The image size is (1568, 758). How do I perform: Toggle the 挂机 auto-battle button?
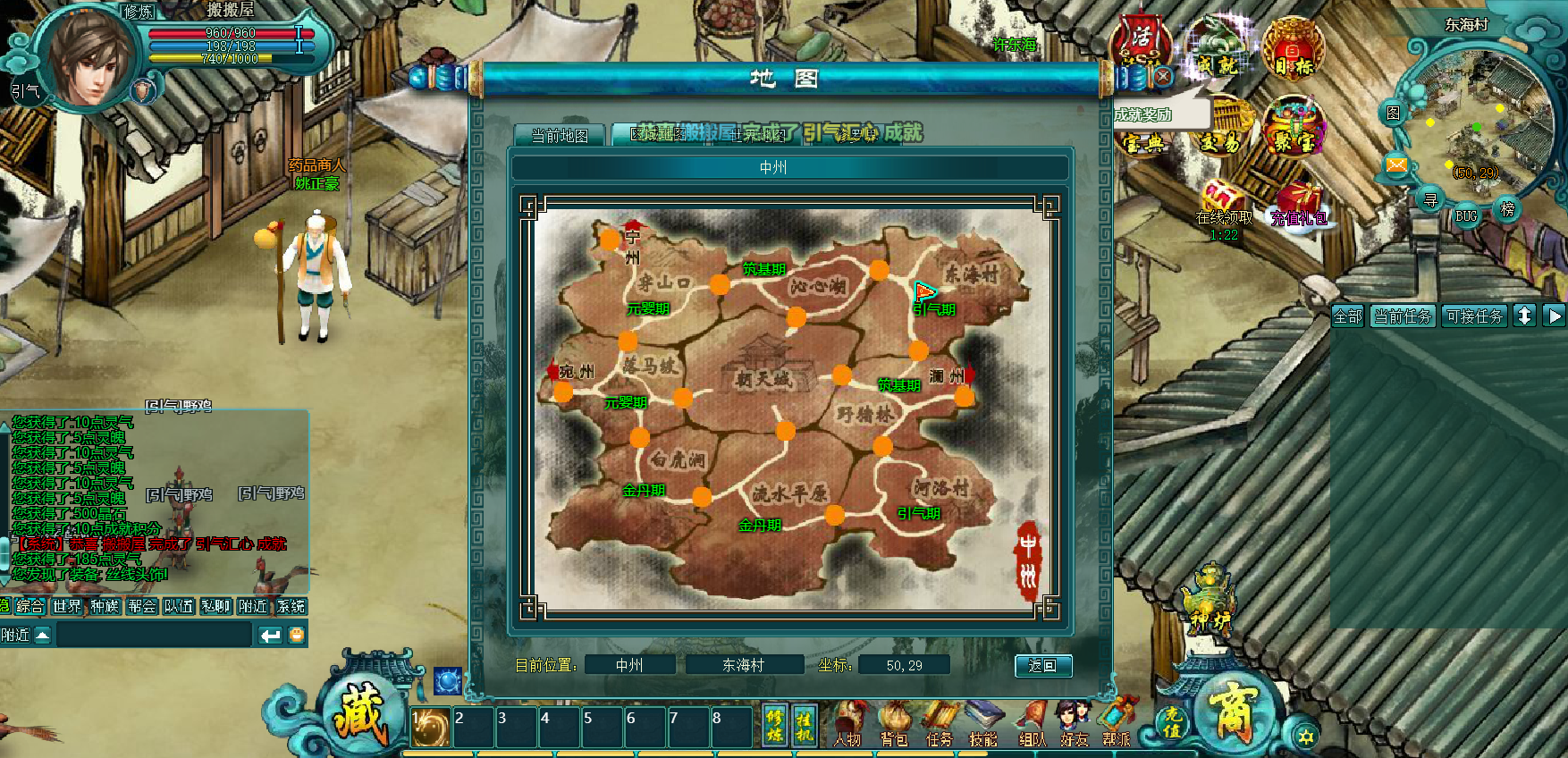tap(805, 726)
